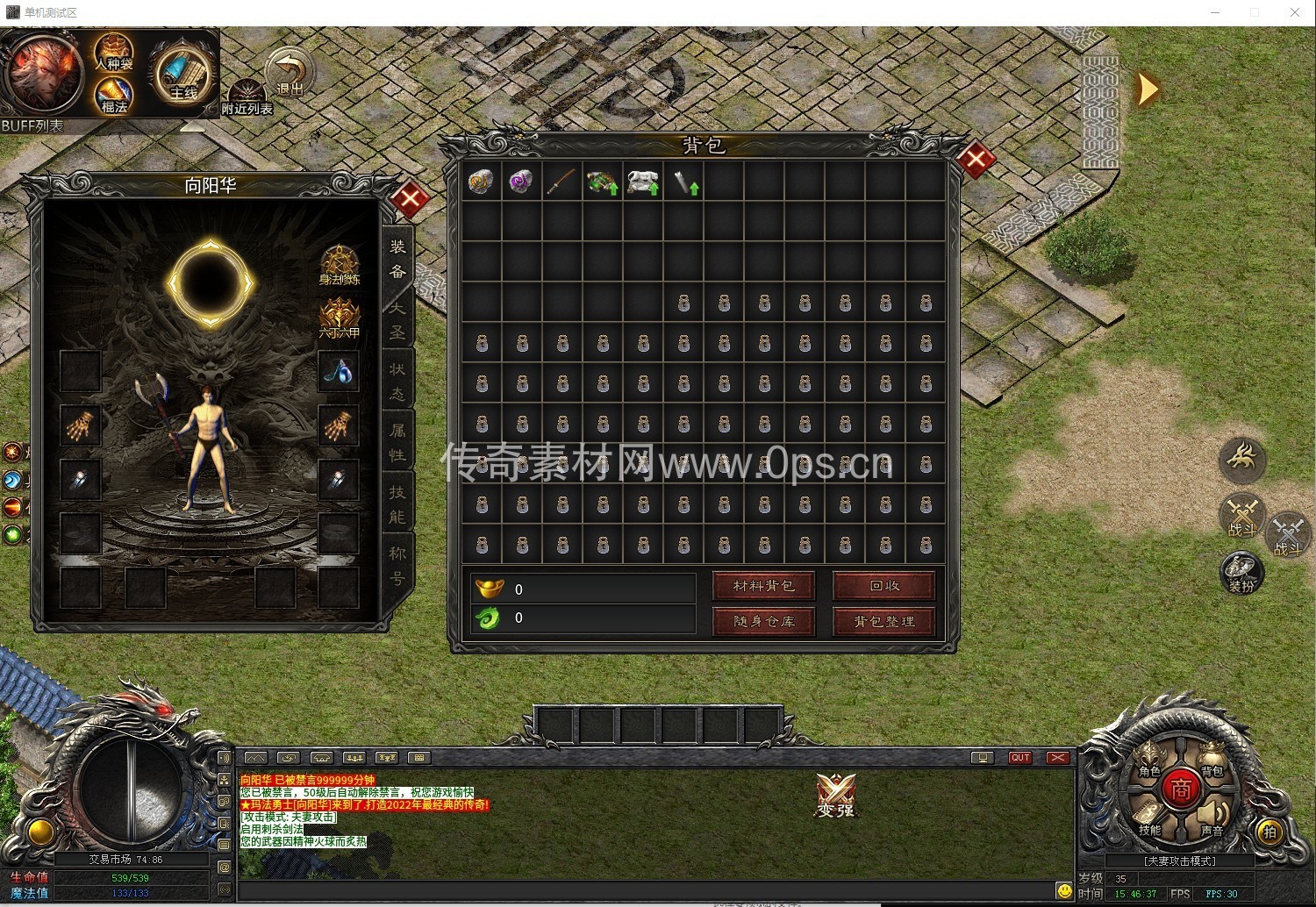The image size is (1316, 907).
Task: Toggle 声音 sound on the dragon wheel
Action: [x=1212, y=819]
